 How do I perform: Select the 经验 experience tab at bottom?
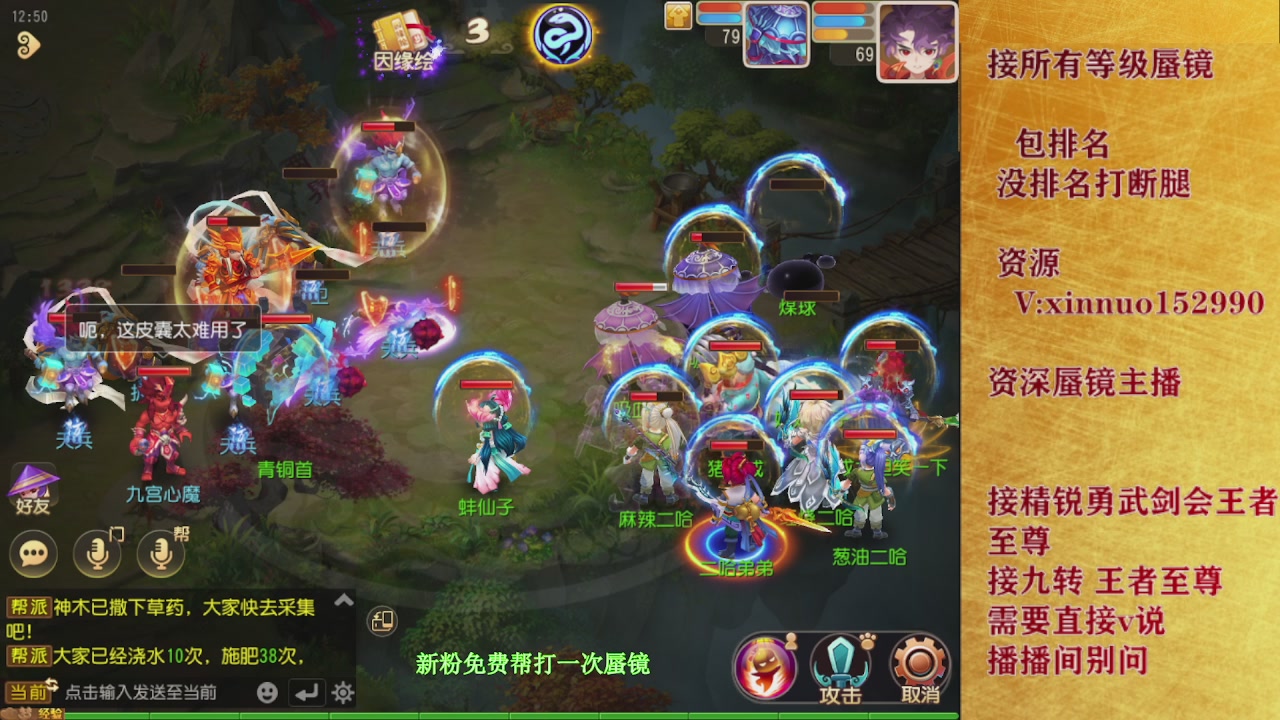pos(50,713)
